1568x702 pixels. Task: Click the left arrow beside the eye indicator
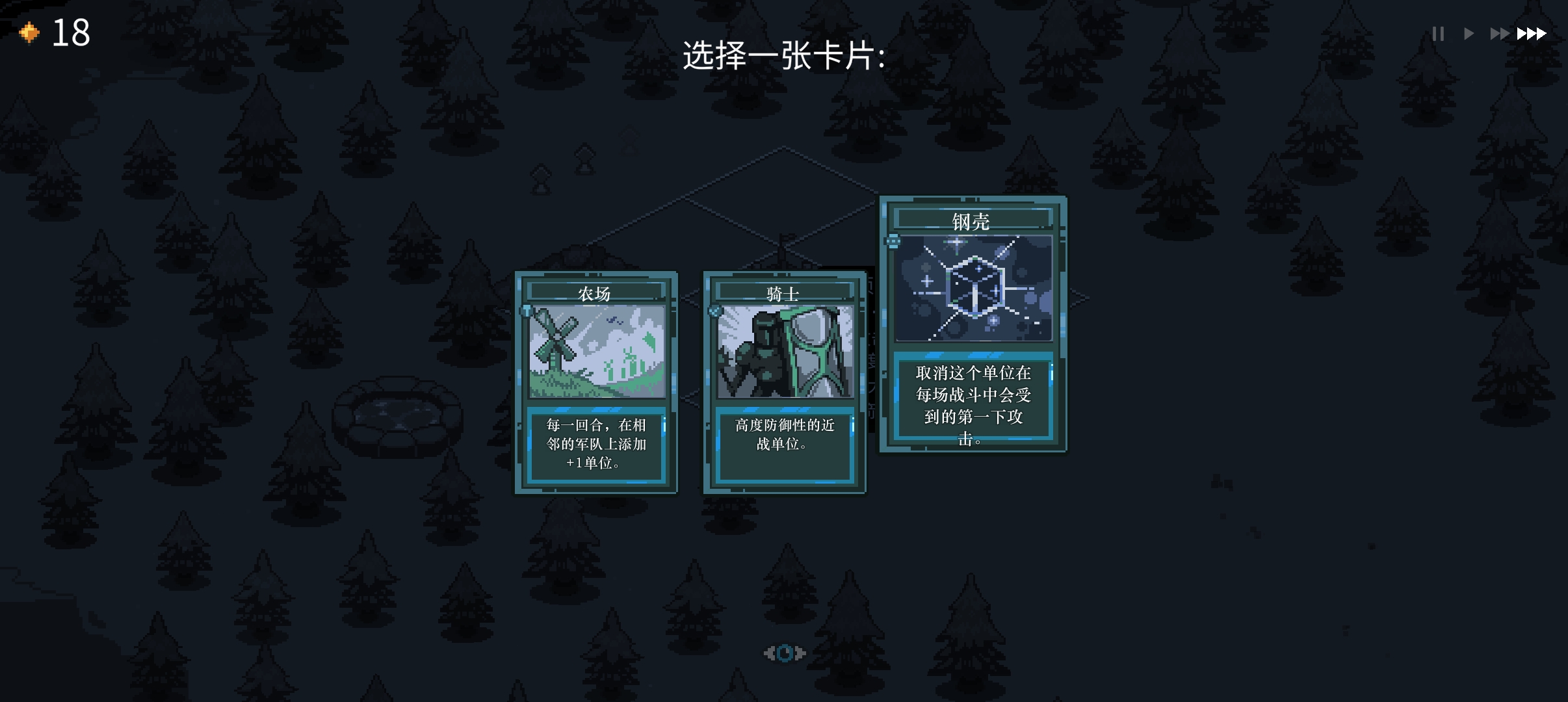tap(769, 653)
